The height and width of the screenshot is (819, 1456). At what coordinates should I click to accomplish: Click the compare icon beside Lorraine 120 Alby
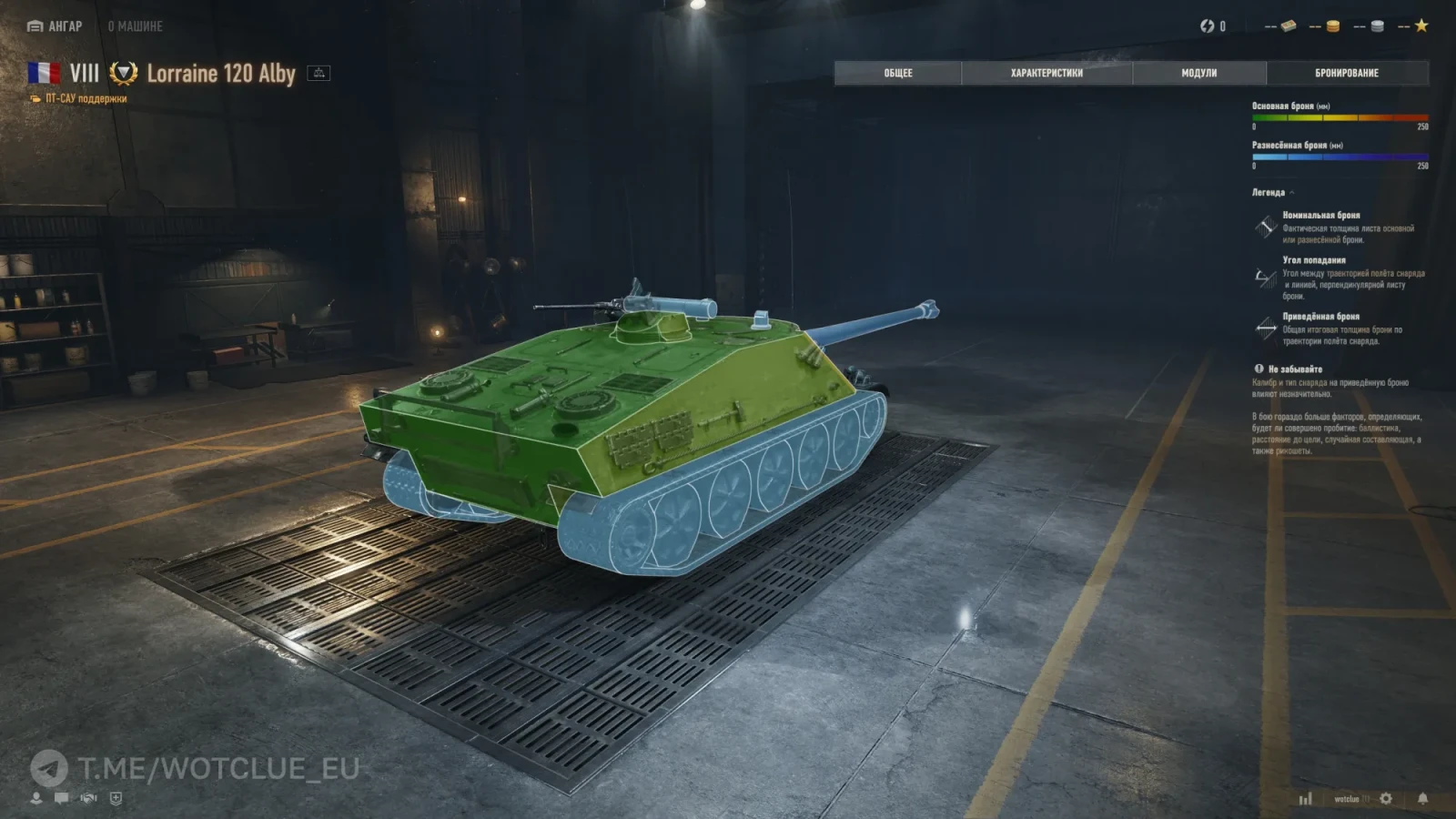tap(318, 73)
